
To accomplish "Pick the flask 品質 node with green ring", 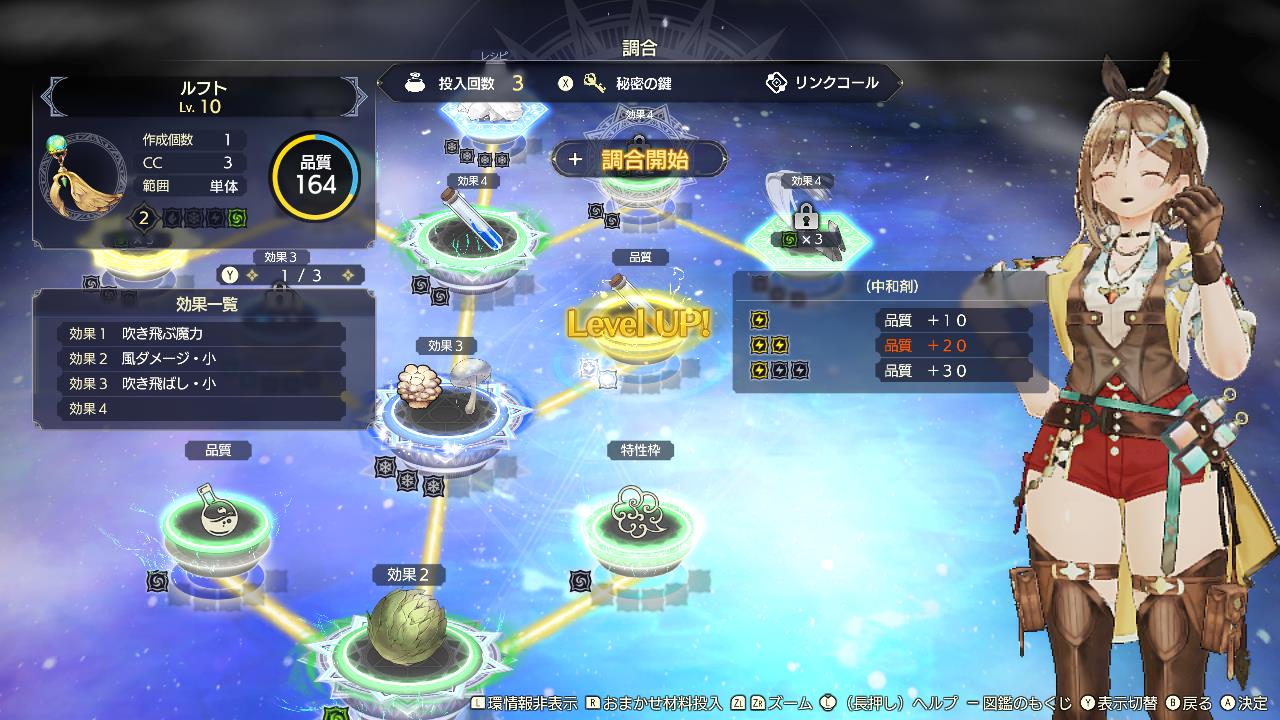I will coord(217,518).
